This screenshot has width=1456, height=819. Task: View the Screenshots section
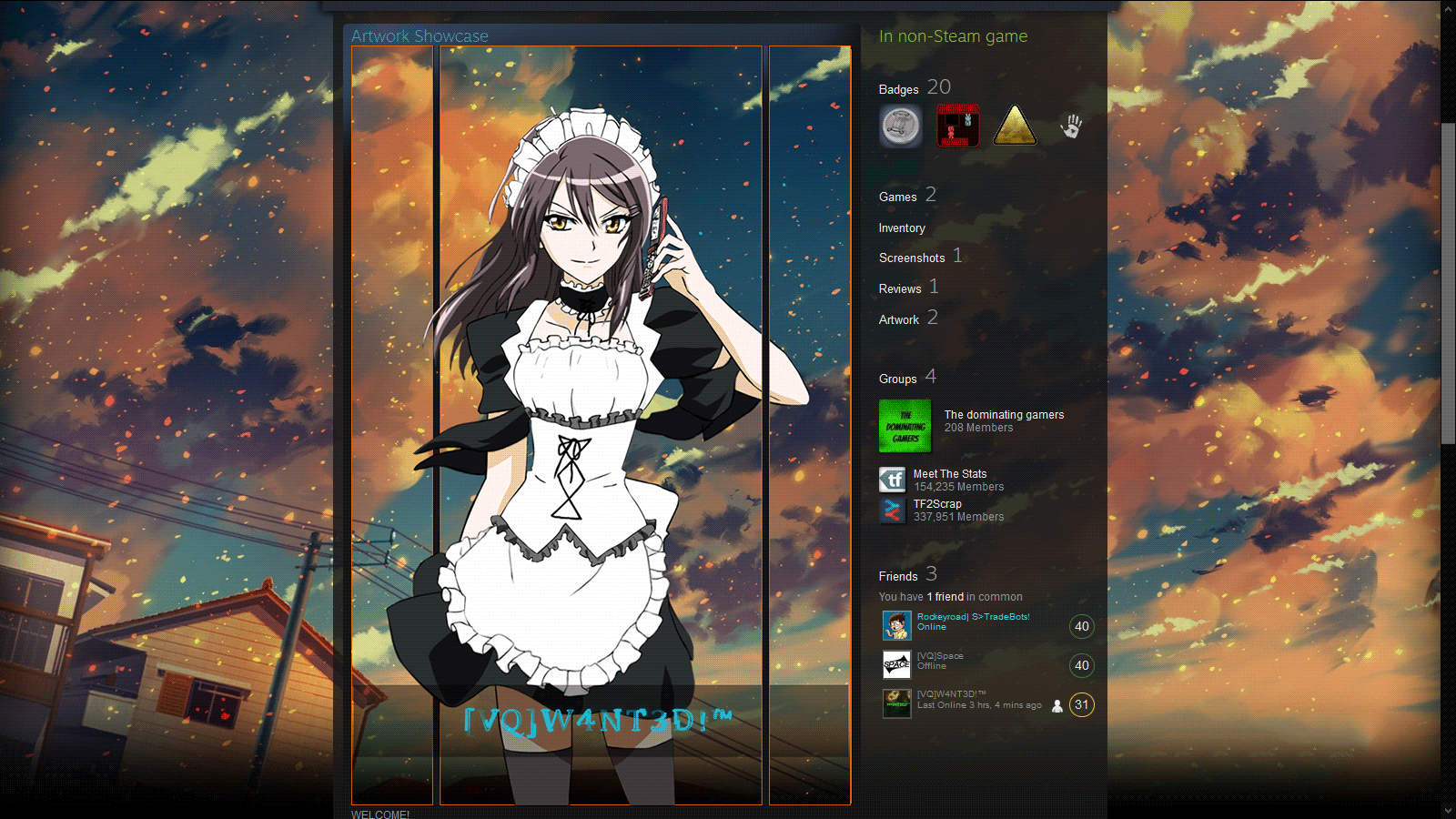pyautogui.click(x=912, y=258)
